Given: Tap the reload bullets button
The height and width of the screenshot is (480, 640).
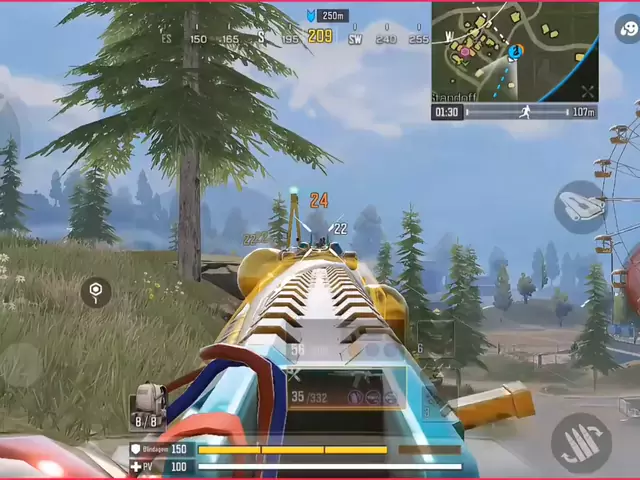Looking at the screenshot, I should [581, 442].
